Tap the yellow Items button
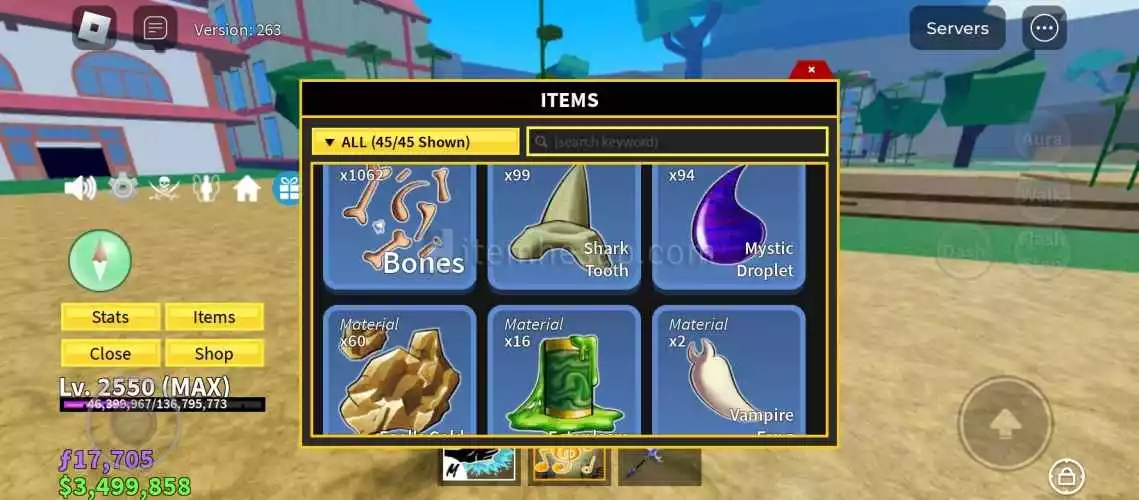This screenshot has height=500, width=1139. pos(214,317)
